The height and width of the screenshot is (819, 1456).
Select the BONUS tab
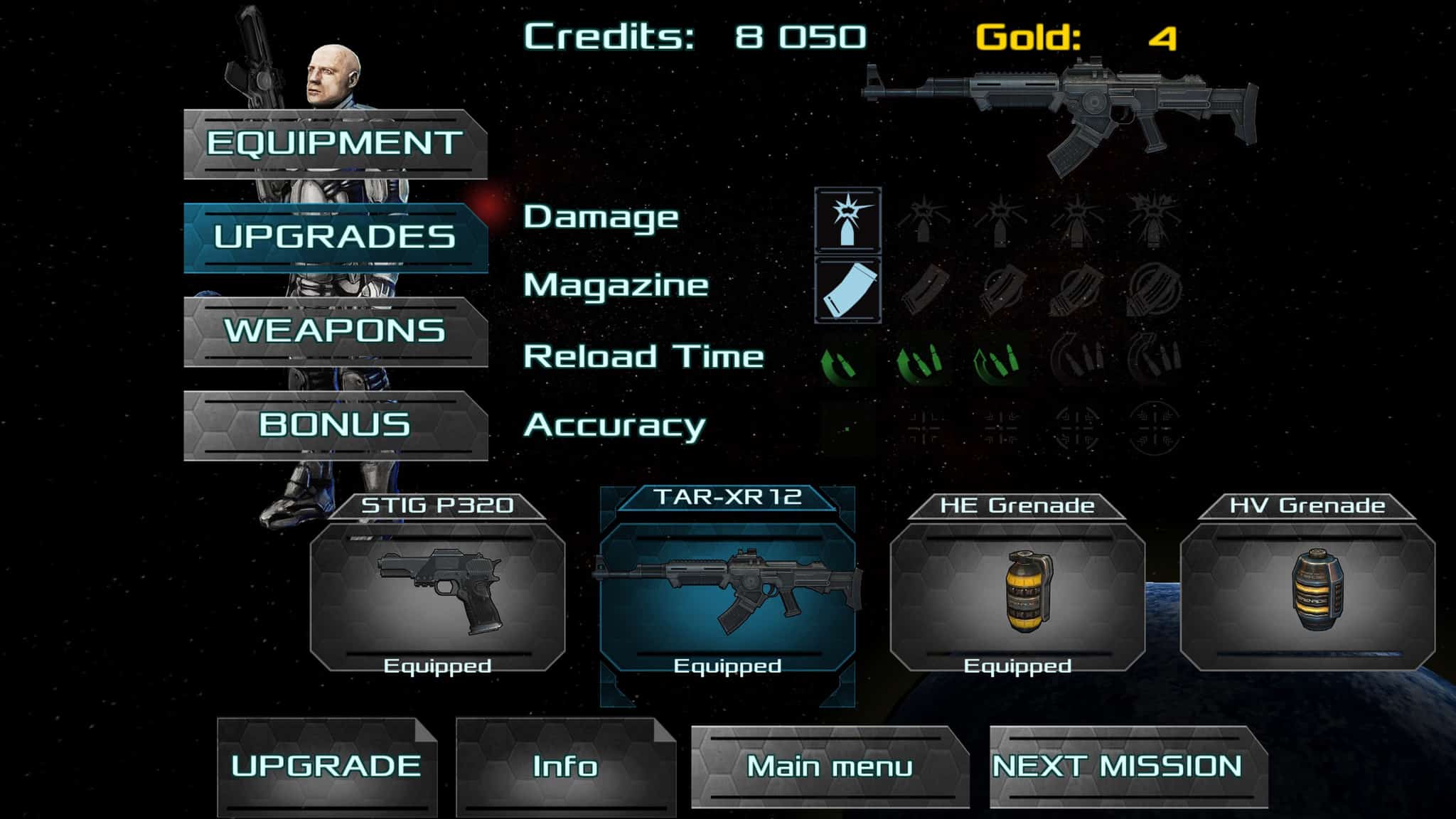click(335, 425)
